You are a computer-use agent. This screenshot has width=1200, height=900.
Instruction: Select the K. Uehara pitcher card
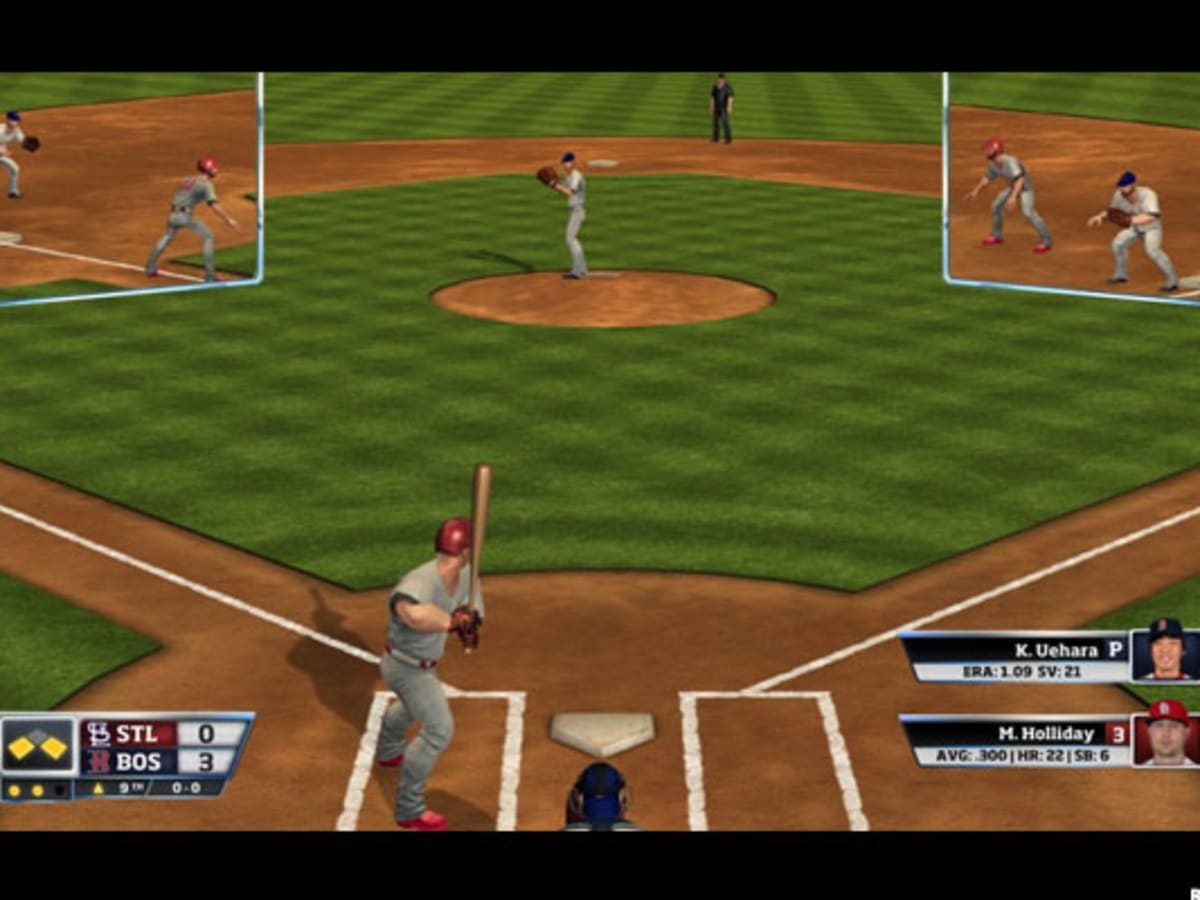(x=1015, y=657)
